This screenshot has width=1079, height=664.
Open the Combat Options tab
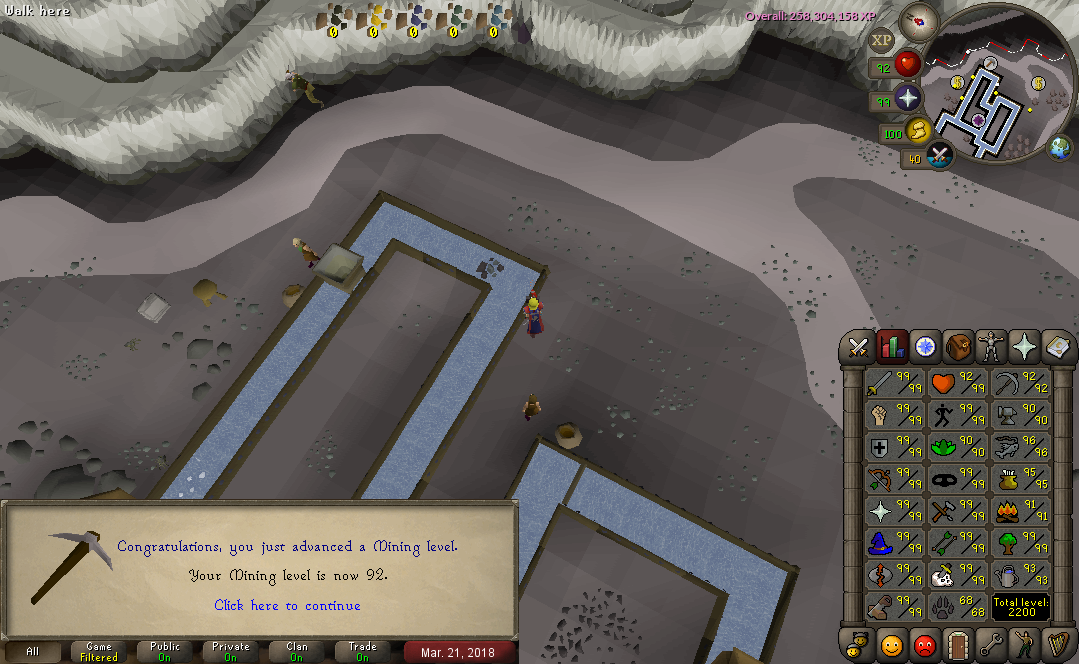click(858, 347)
